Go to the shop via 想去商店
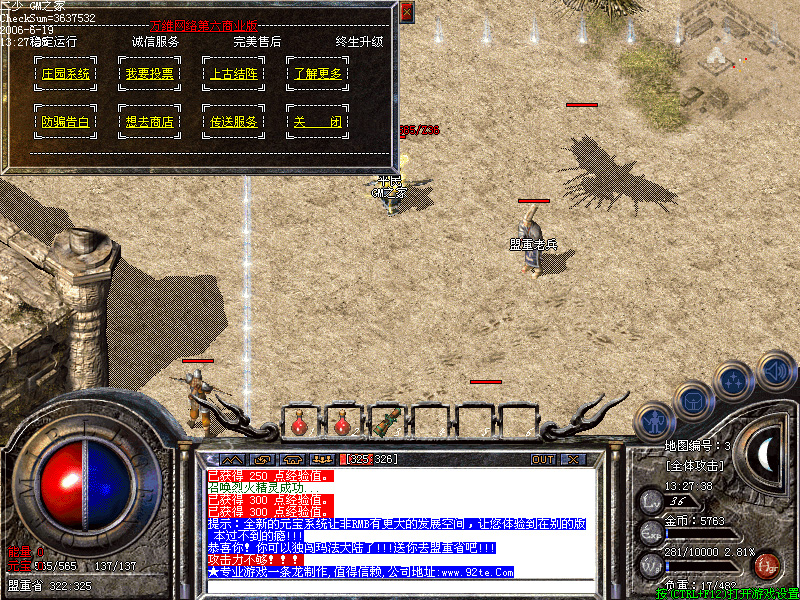Screen dimensions: 800x600 (150, 121)
